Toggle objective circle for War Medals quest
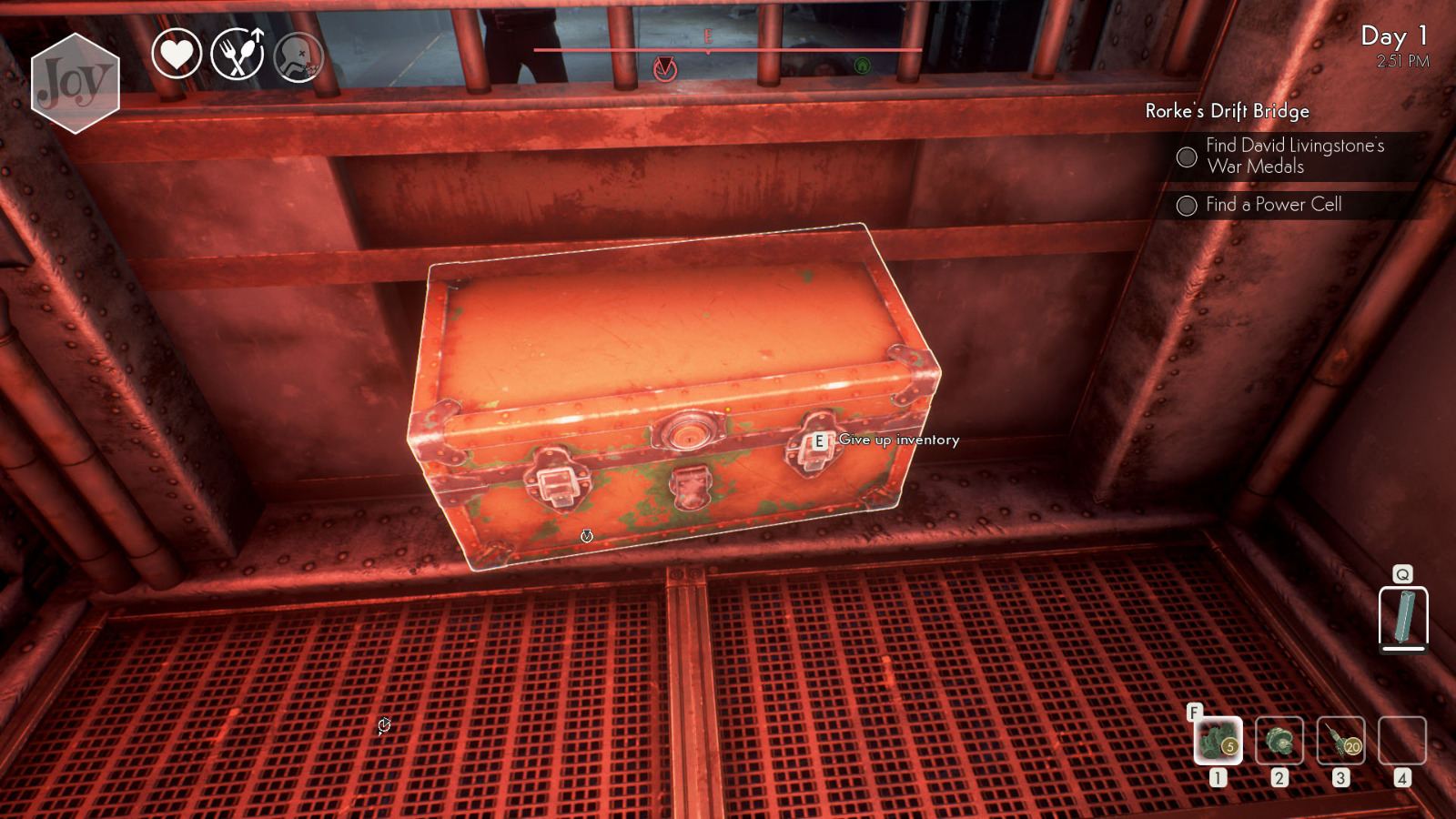The height and width of the screenshot is (819, 1456). (1187, 157)
